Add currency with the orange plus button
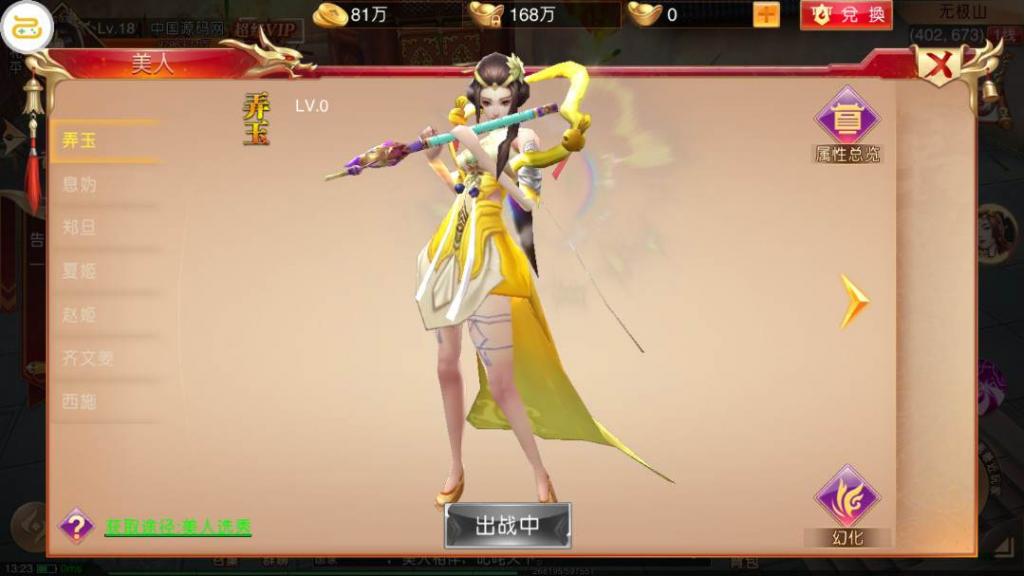Screen dimensions: 1024x576 pyautogui.click(x=766, y=15)
